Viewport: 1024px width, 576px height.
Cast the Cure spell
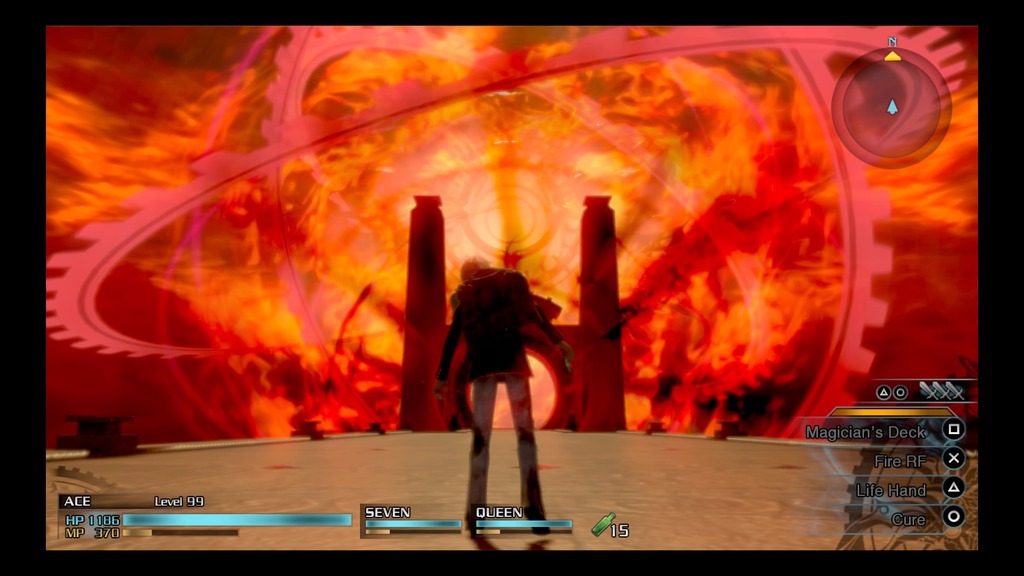tap(908, 519)
